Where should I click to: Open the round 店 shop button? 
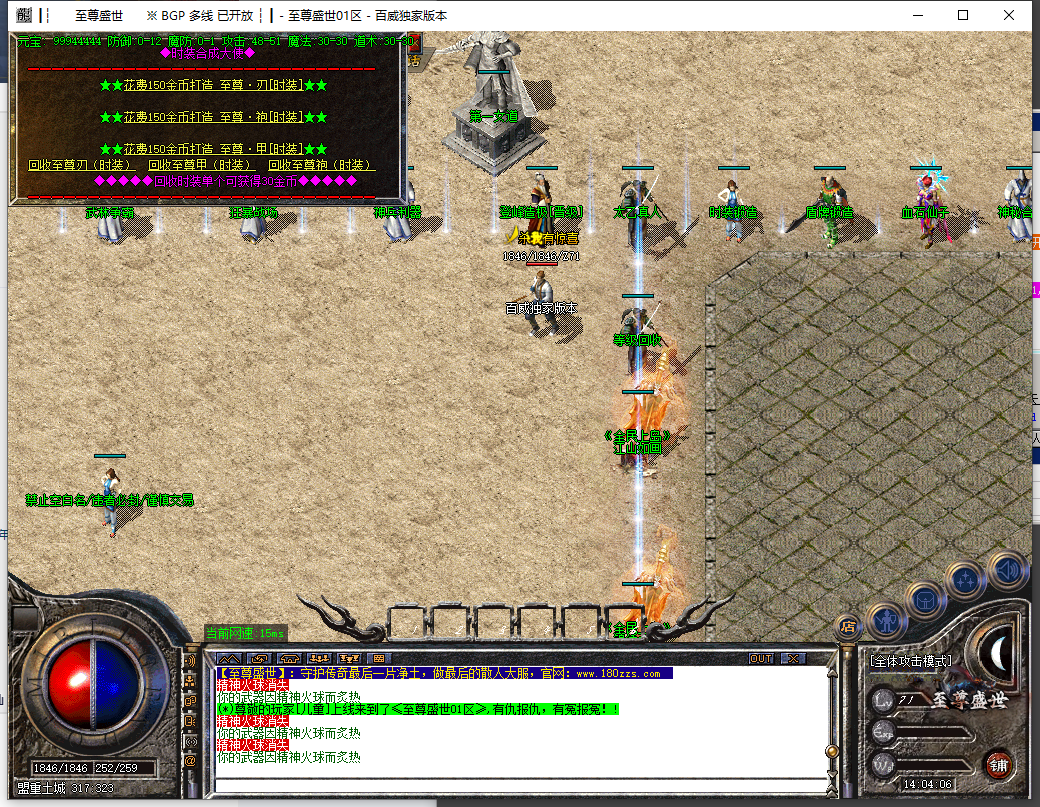point(848,627)
